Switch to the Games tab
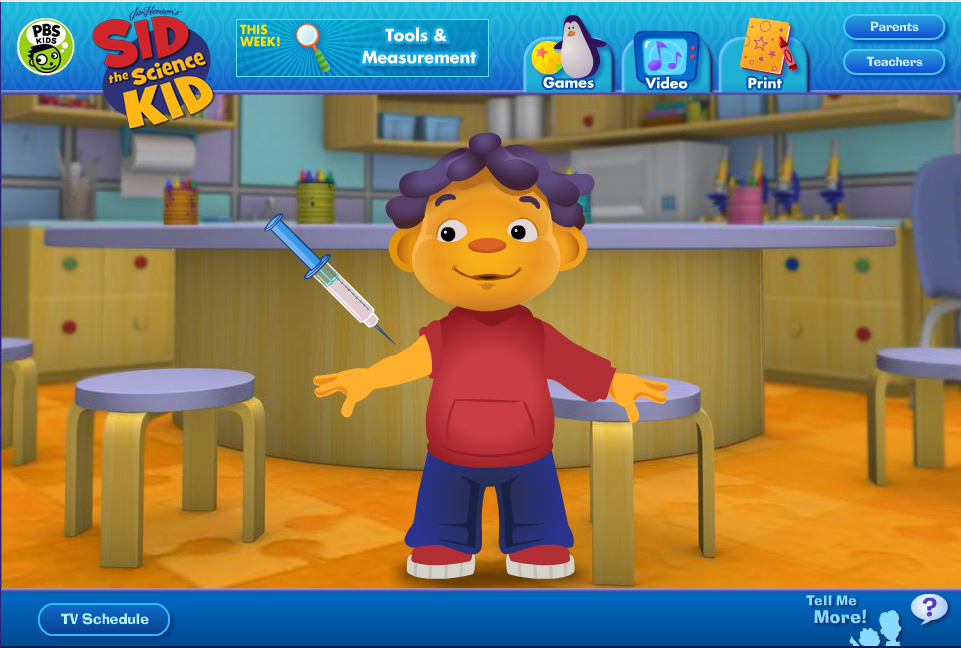 pyautogui.click(x=567, y=59)
